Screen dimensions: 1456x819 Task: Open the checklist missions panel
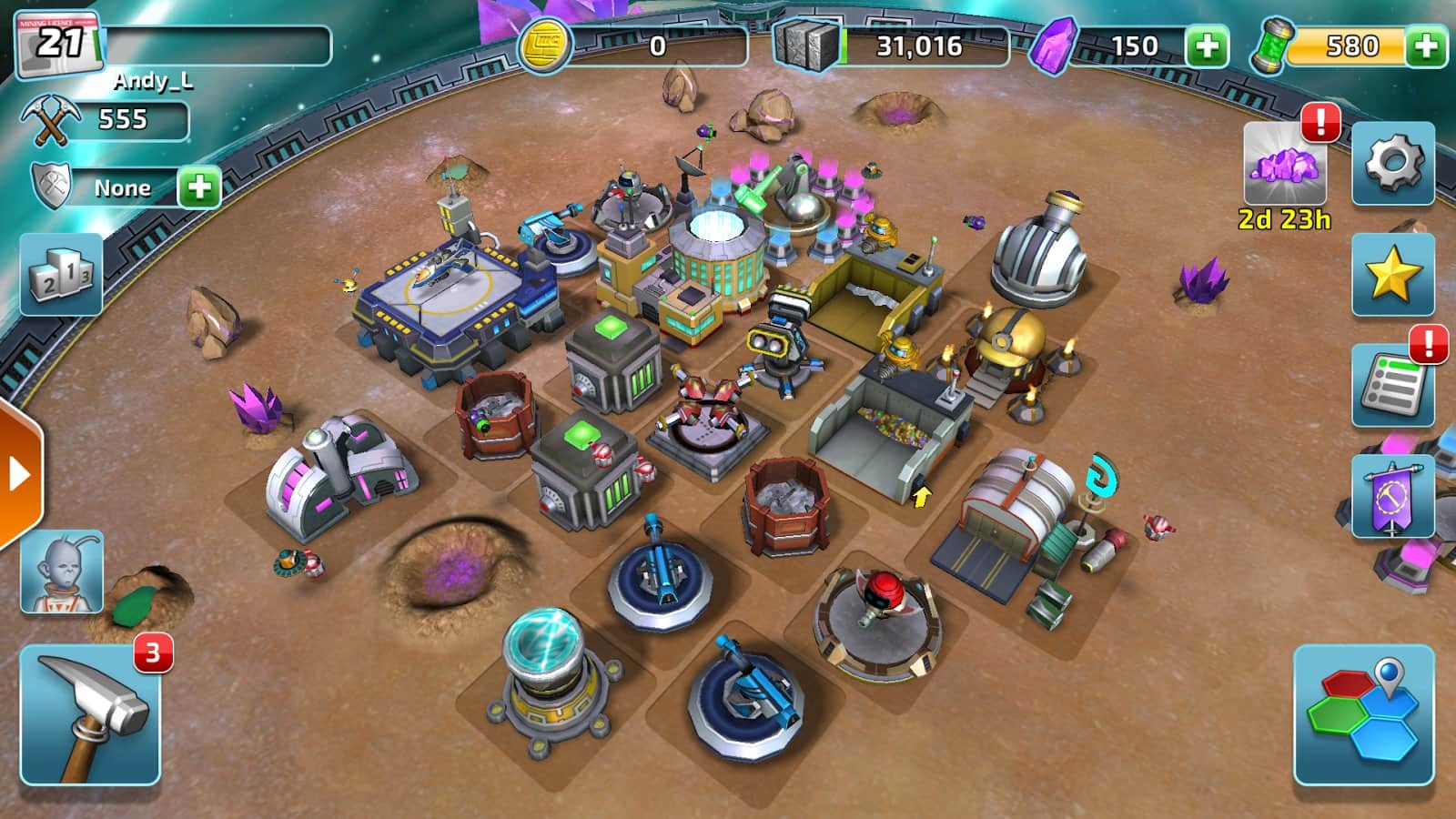[x=1392, y=386]
